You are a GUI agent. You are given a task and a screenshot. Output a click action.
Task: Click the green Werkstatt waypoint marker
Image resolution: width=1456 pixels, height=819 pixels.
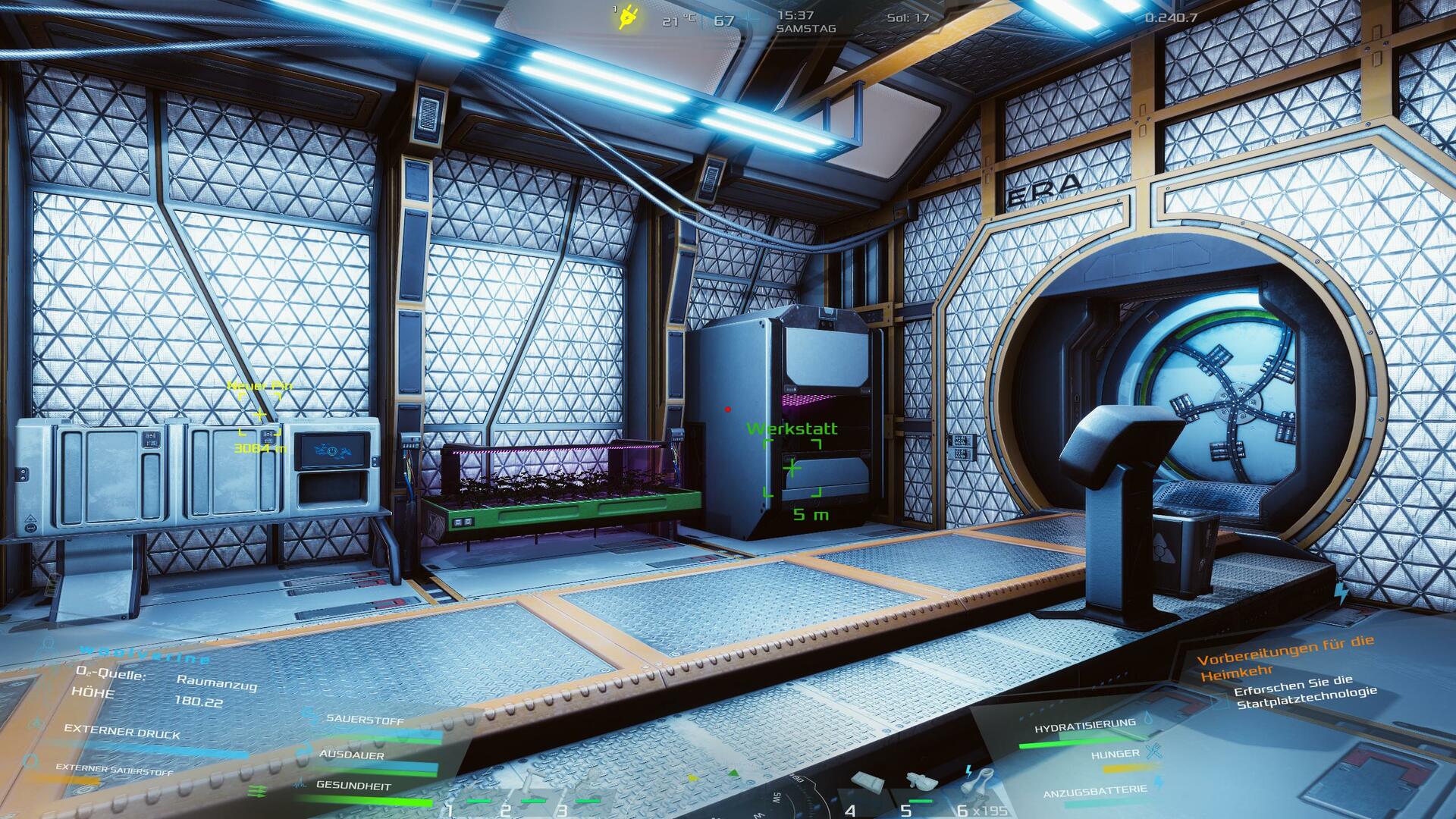pos(792,467)
